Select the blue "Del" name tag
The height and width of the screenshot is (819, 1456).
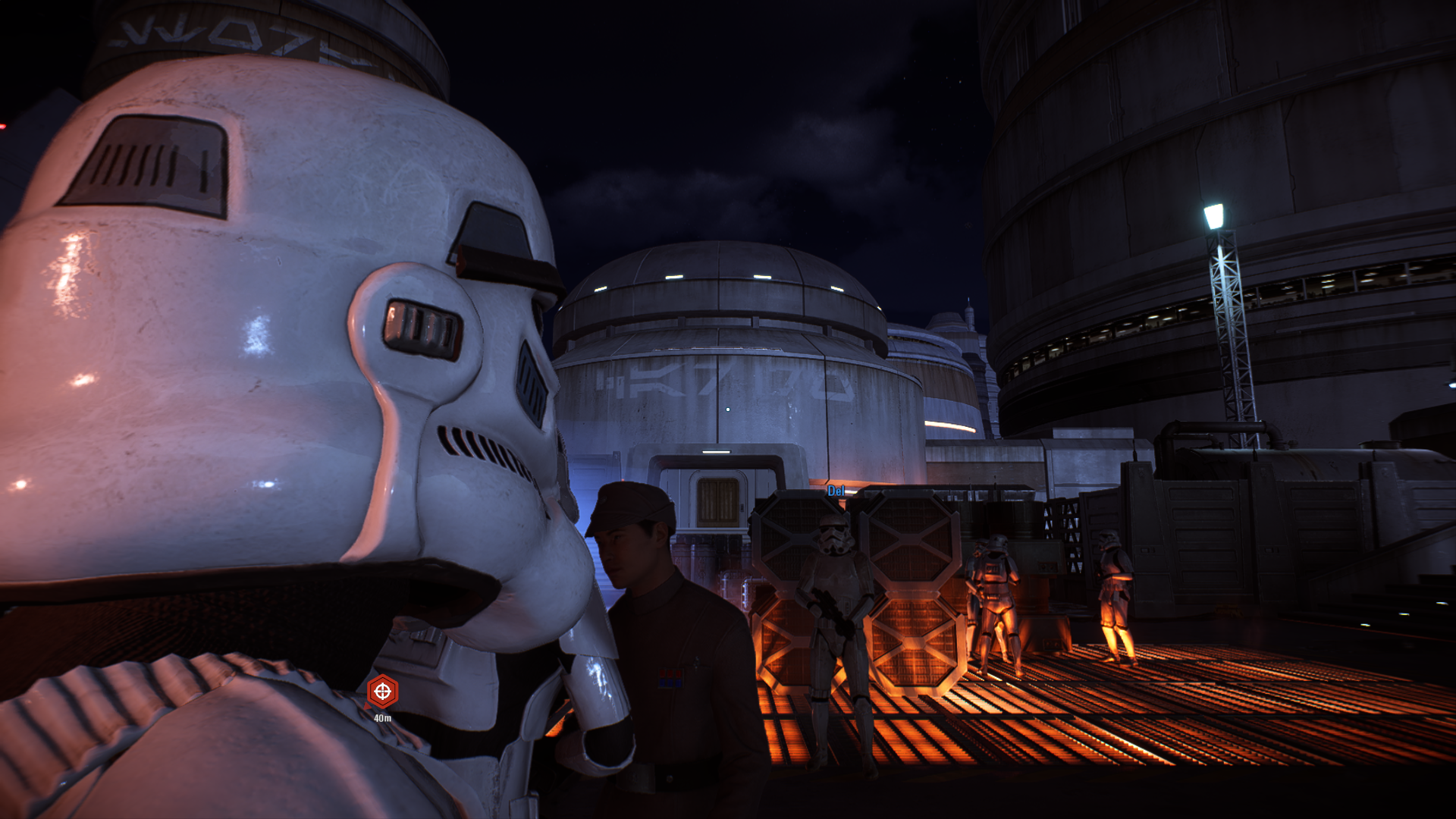836,491
